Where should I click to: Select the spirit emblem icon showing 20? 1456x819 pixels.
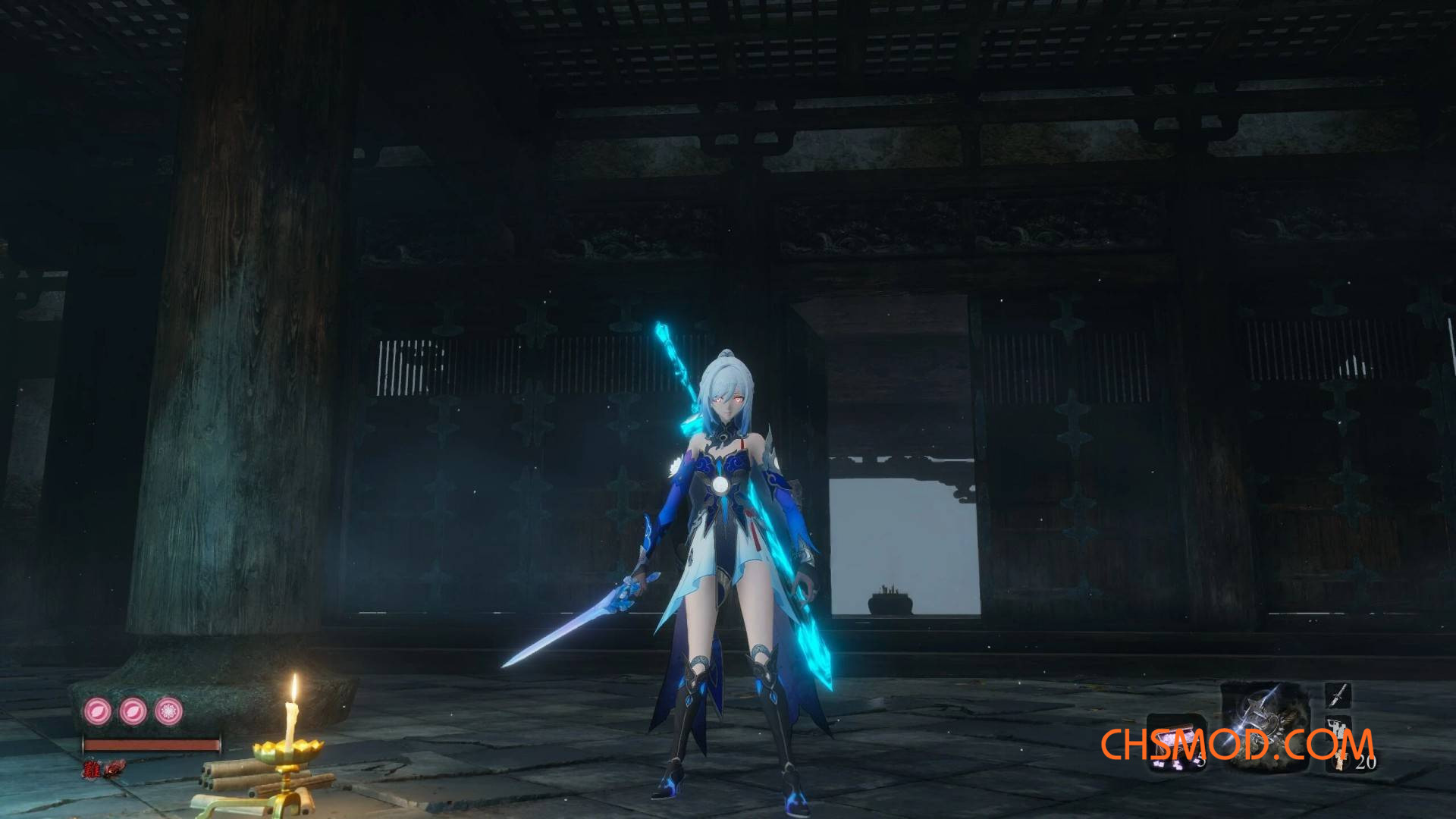pyautogui.click(x=1341, y=761)
